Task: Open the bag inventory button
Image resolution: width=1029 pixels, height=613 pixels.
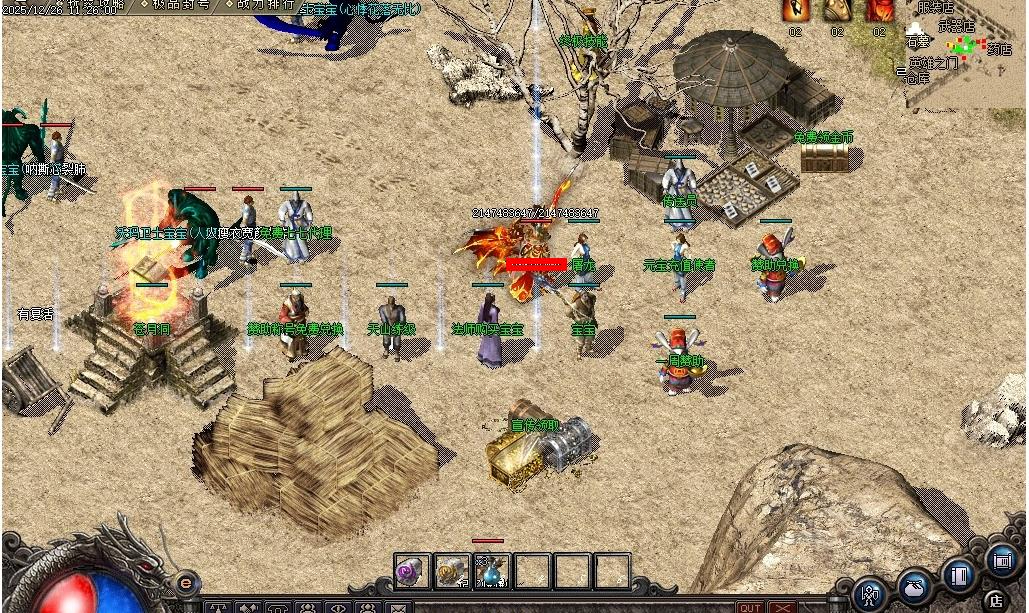Action: [915, 586]
